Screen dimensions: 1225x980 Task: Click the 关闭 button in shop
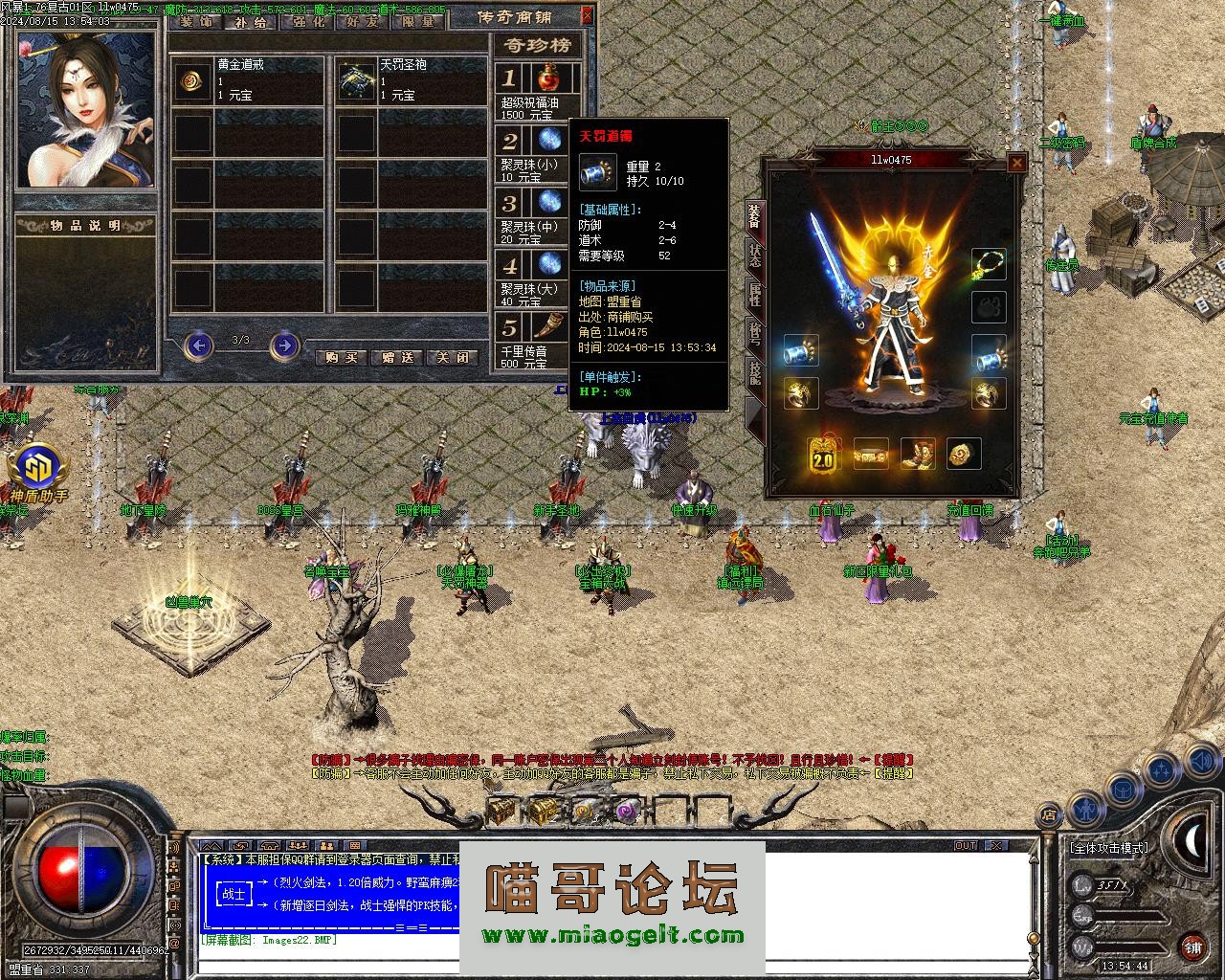pyautogui.click(x=454, y=357)
